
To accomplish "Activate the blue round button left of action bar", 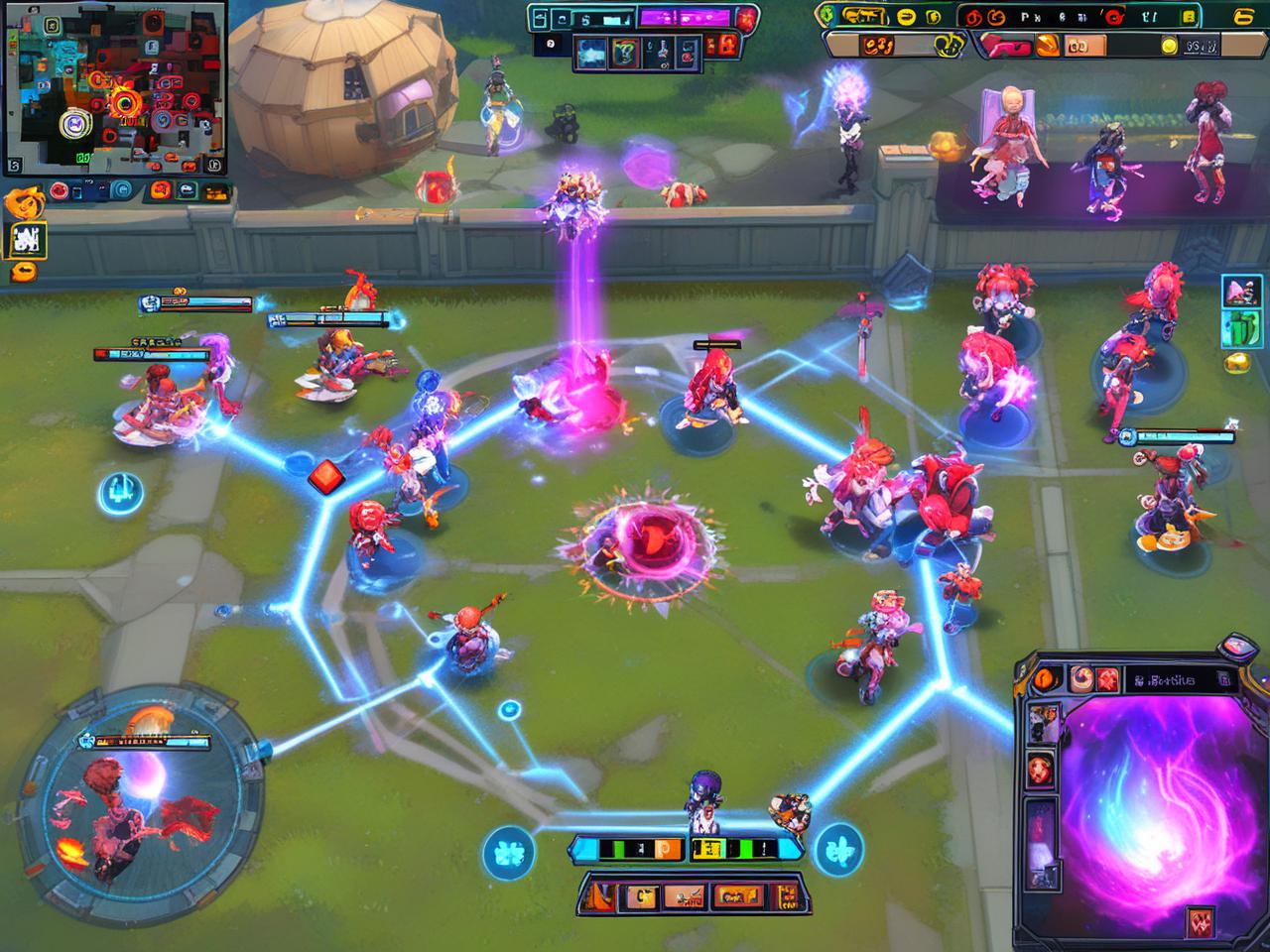I will coord(508,851).
